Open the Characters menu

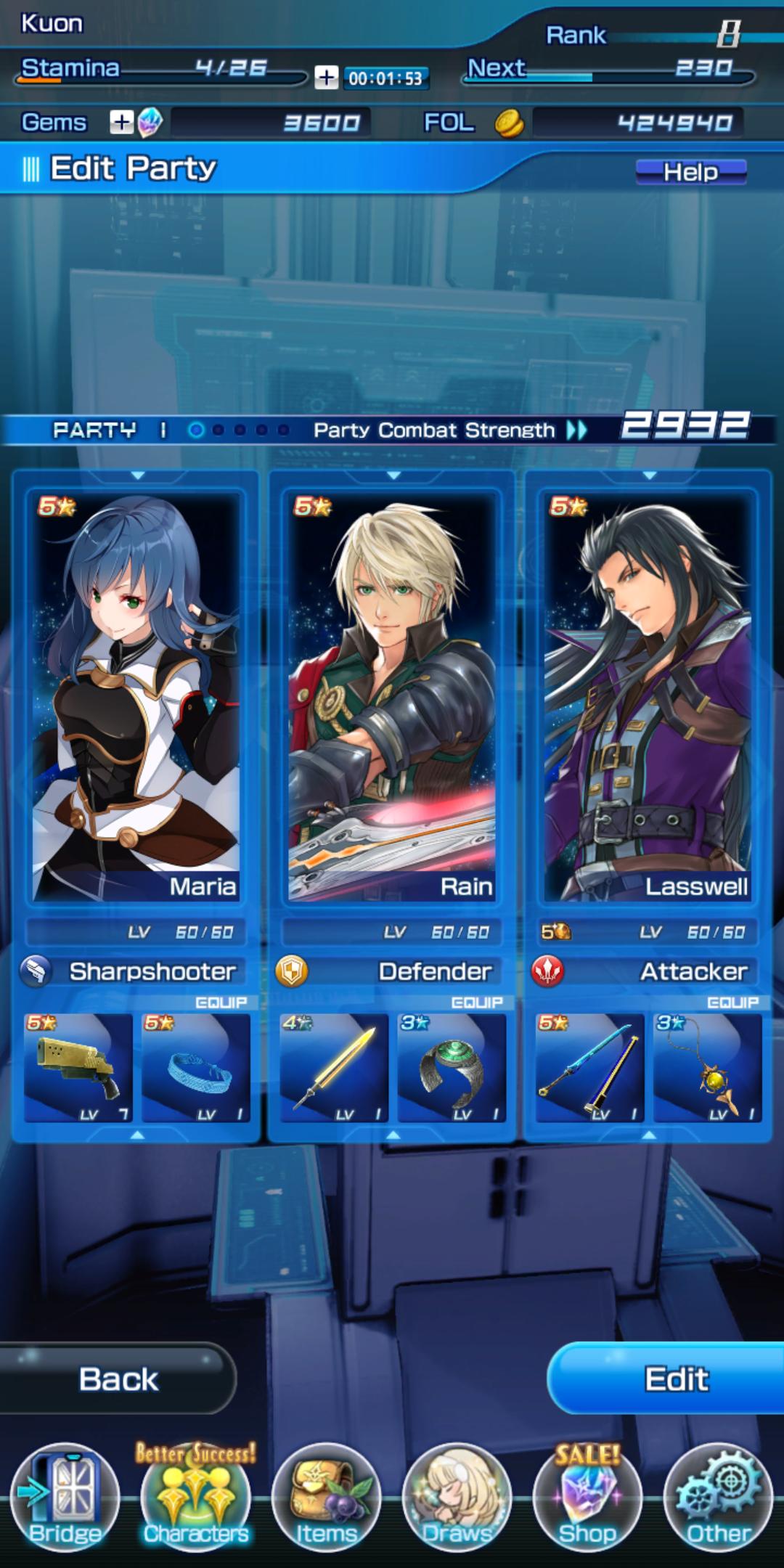click(x=196, y=1497)
